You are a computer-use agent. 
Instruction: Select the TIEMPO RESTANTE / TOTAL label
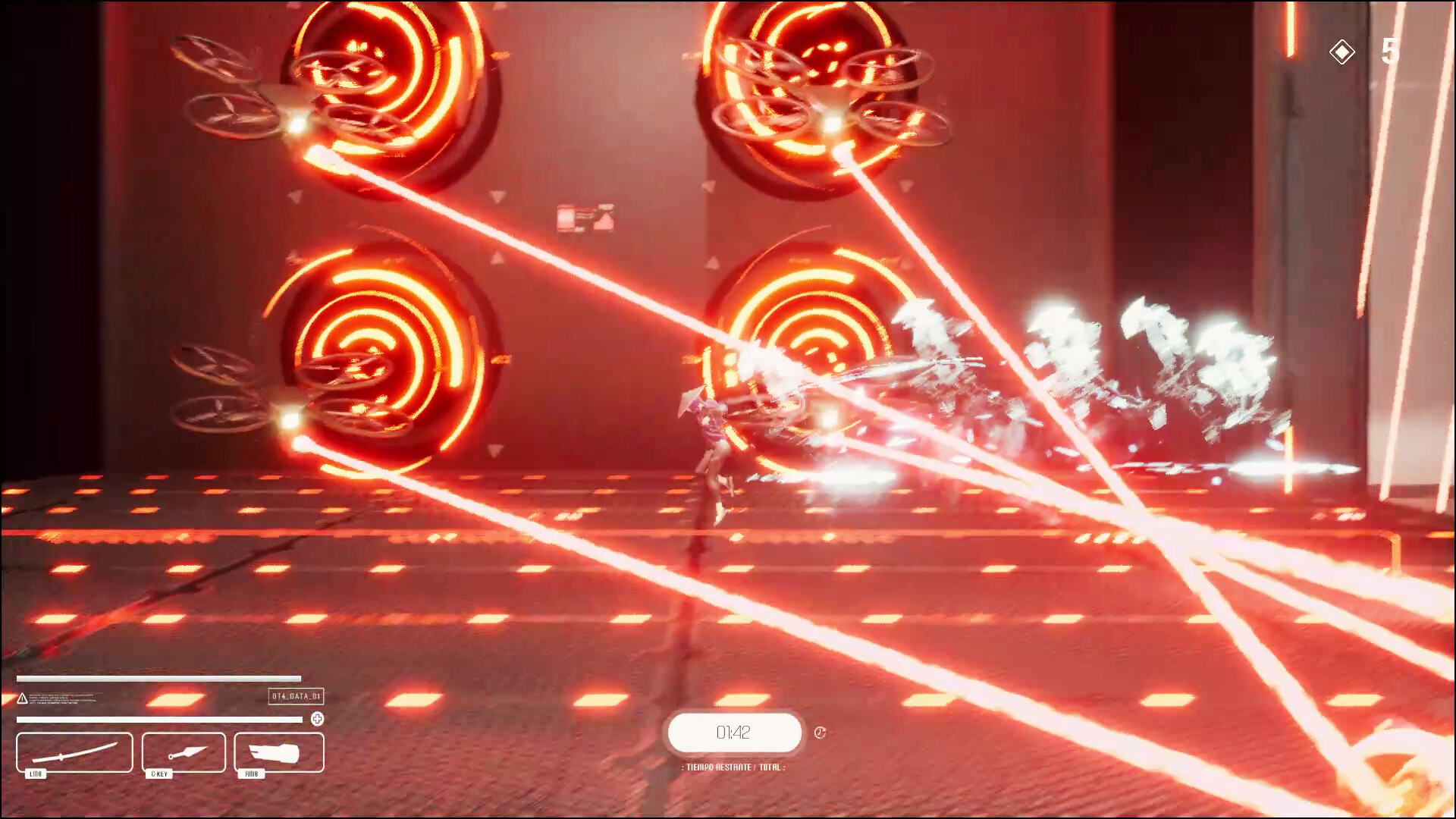(732, 766)
